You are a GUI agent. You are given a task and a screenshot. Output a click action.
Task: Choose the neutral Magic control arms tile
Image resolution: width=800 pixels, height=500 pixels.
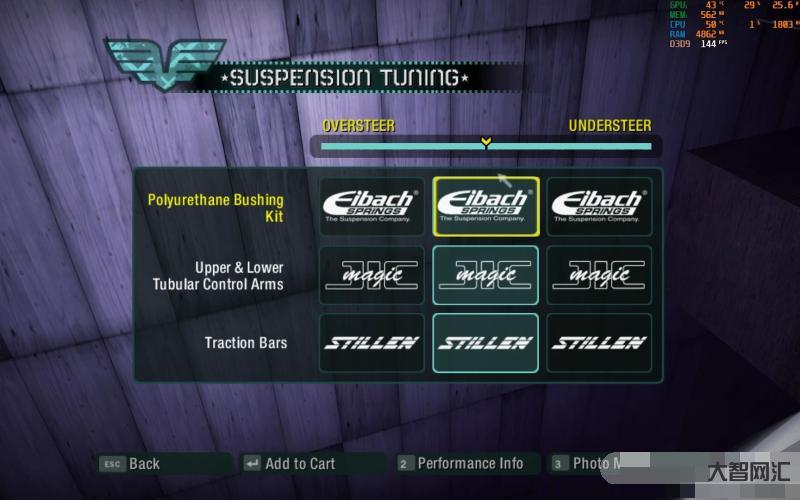[485, 275]
